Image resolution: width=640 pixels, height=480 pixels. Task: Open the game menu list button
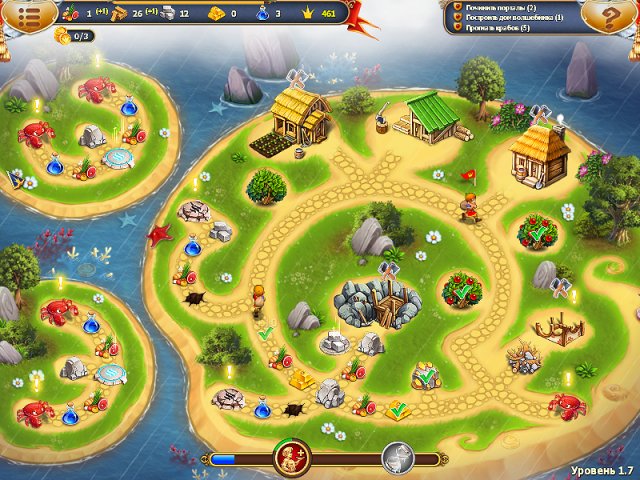pyautogui.click(x=24, y=15)
